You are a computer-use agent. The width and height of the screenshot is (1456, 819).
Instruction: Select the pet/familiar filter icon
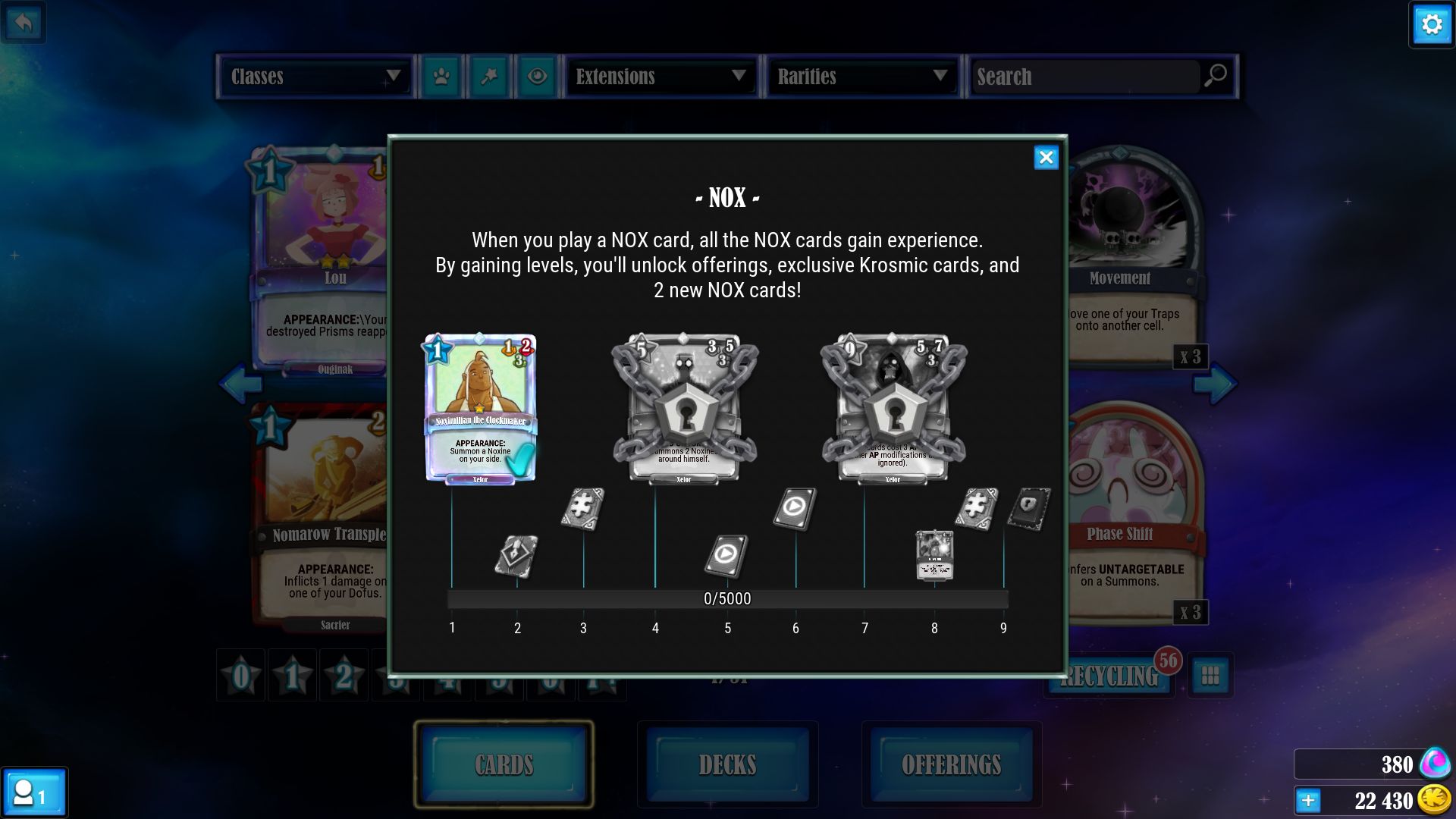443,77
